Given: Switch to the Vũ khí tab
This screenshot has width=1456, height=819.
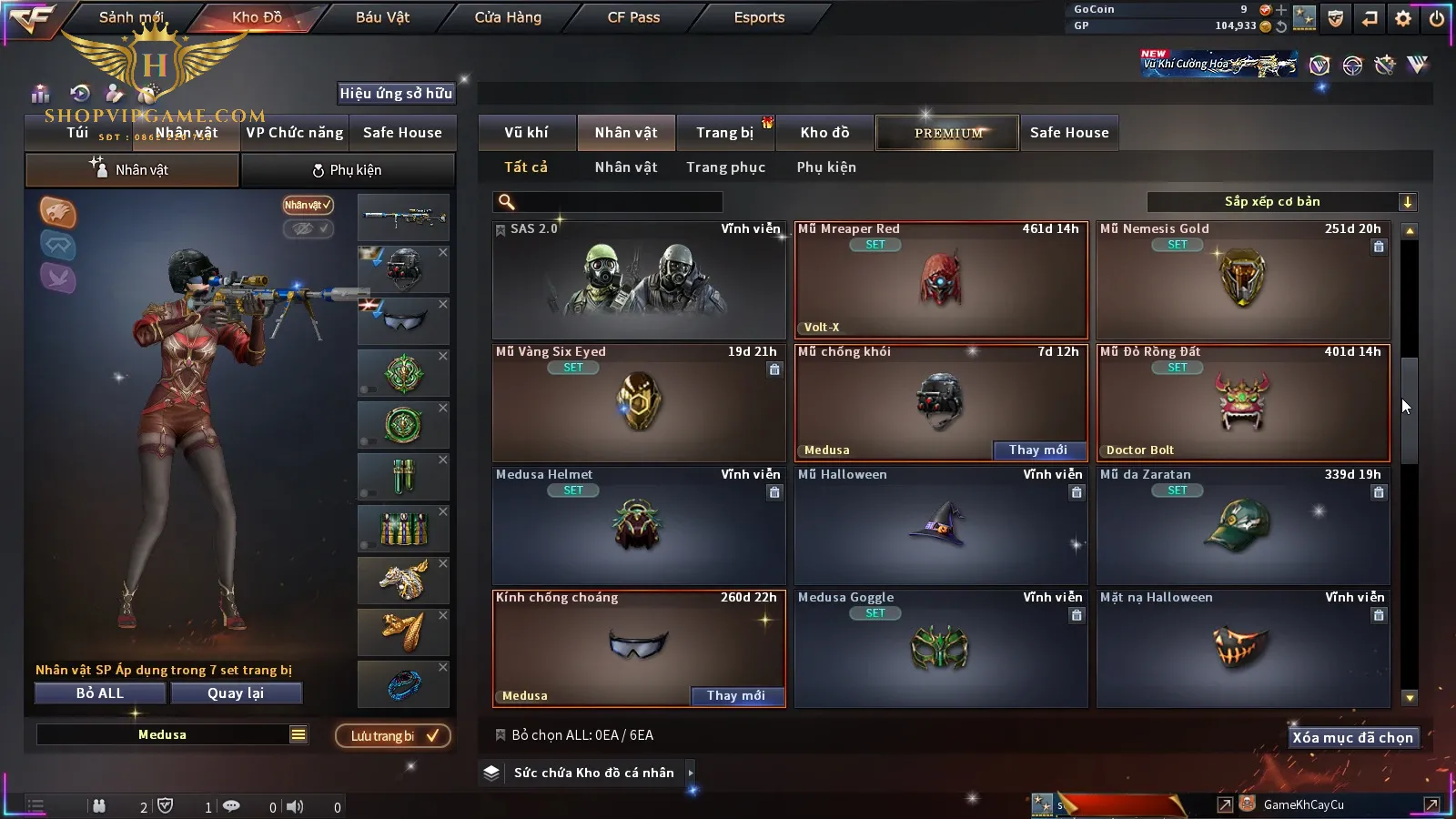Looking at the screenshot, I should [527, 133].
